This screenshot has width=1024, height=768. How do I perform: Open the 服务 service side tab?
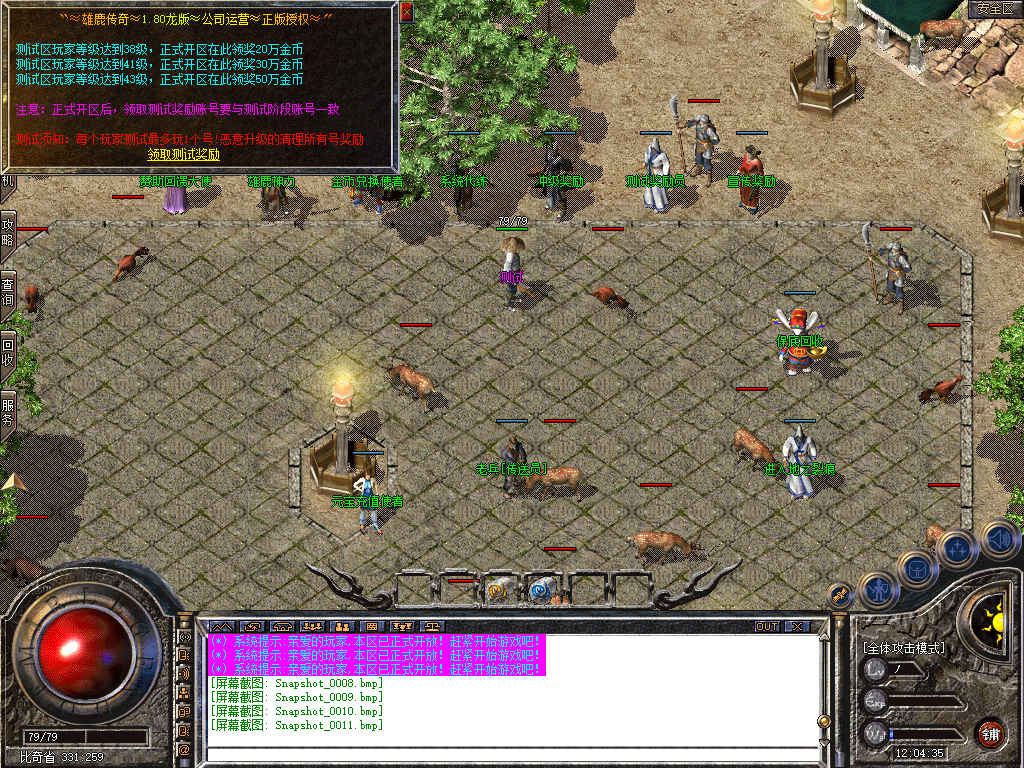tap(8, 412)
